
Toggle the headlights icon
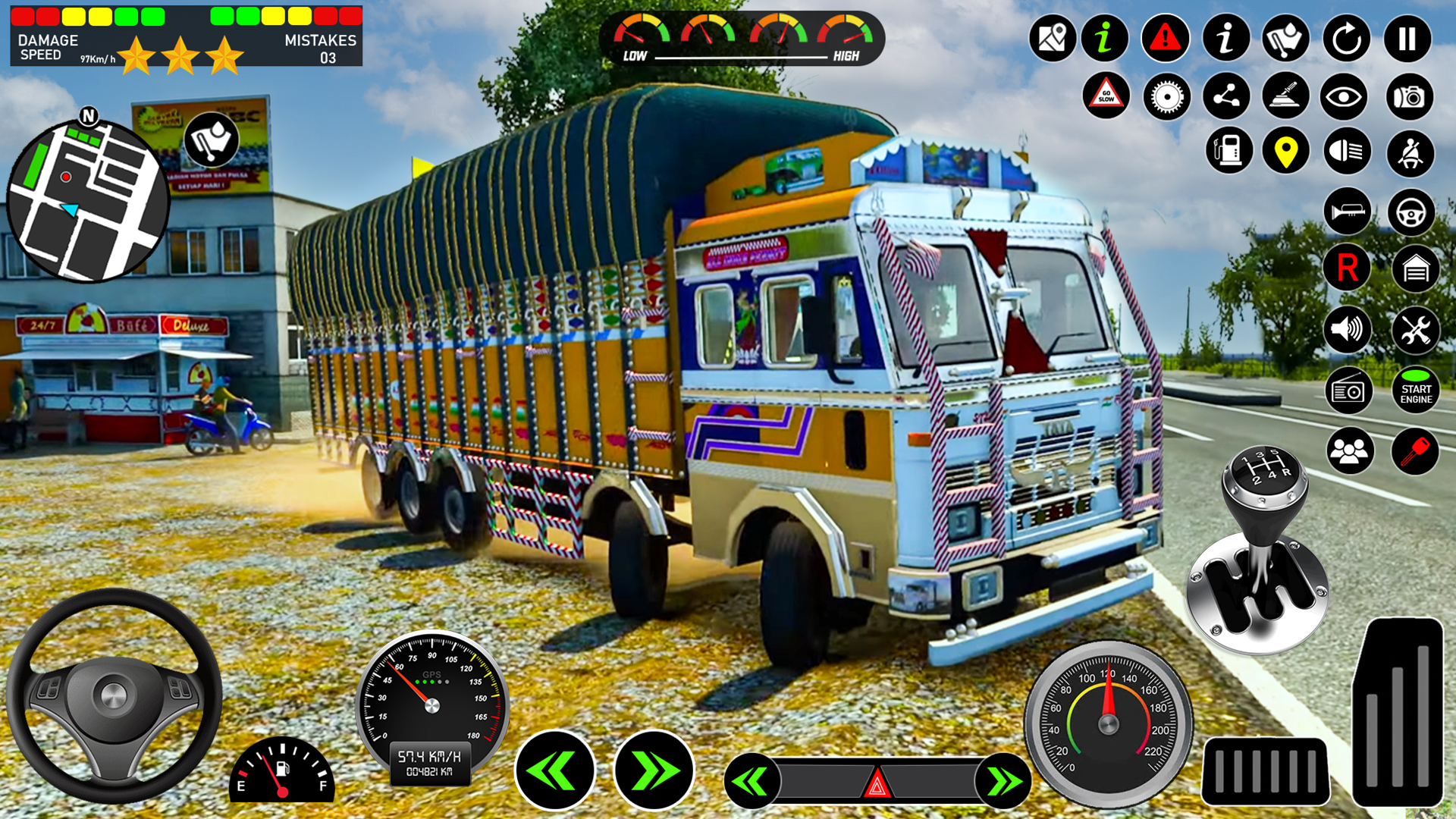tap(1347, 152)
